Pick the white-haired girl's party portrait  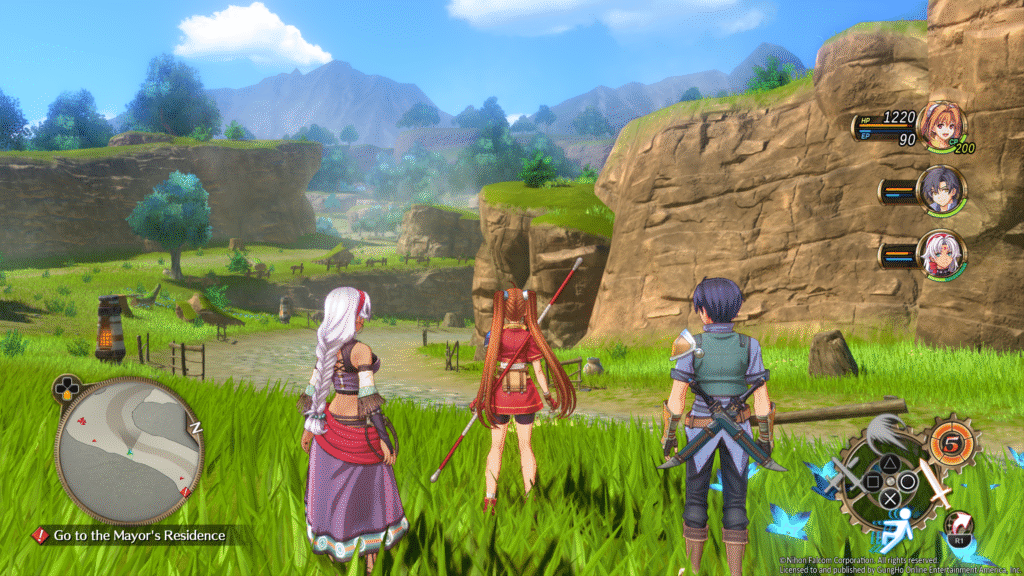point(942,254)
